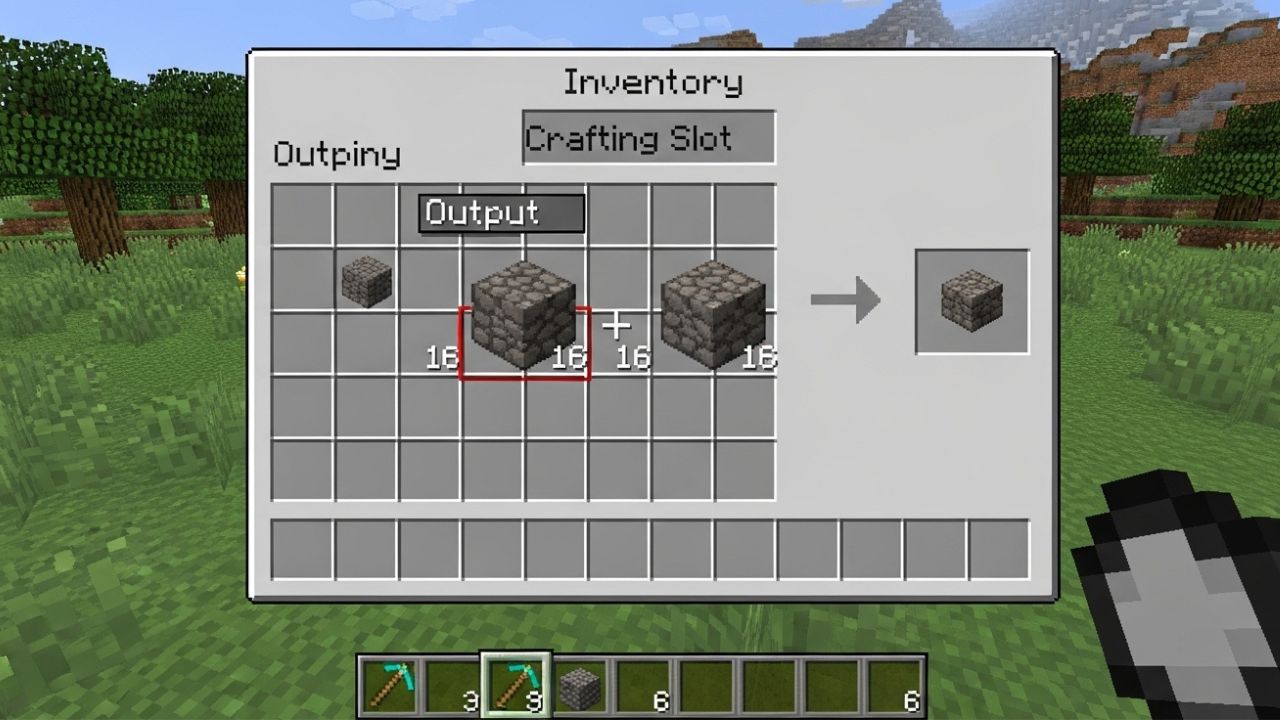Image resolution: width=1280 pixels, height=720 pixels.
Task: Choose the highlighted diamond pickaxe hotbar slot
Action: [515, 686]
